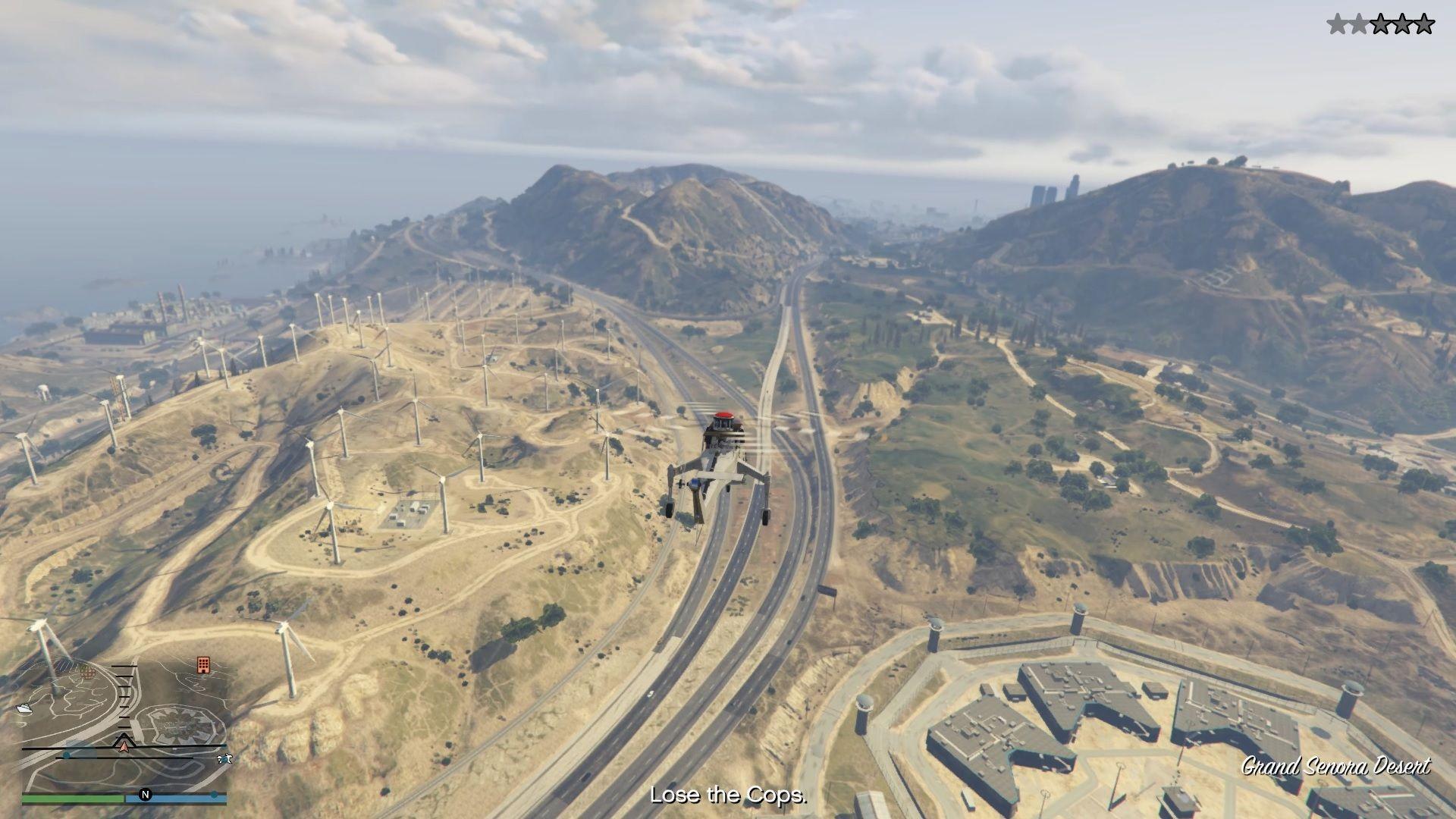Image resolution: width=1456 pixels, height=819 pixels.
Task: Click the second lit wanted star
Action: coord(1358,24)
